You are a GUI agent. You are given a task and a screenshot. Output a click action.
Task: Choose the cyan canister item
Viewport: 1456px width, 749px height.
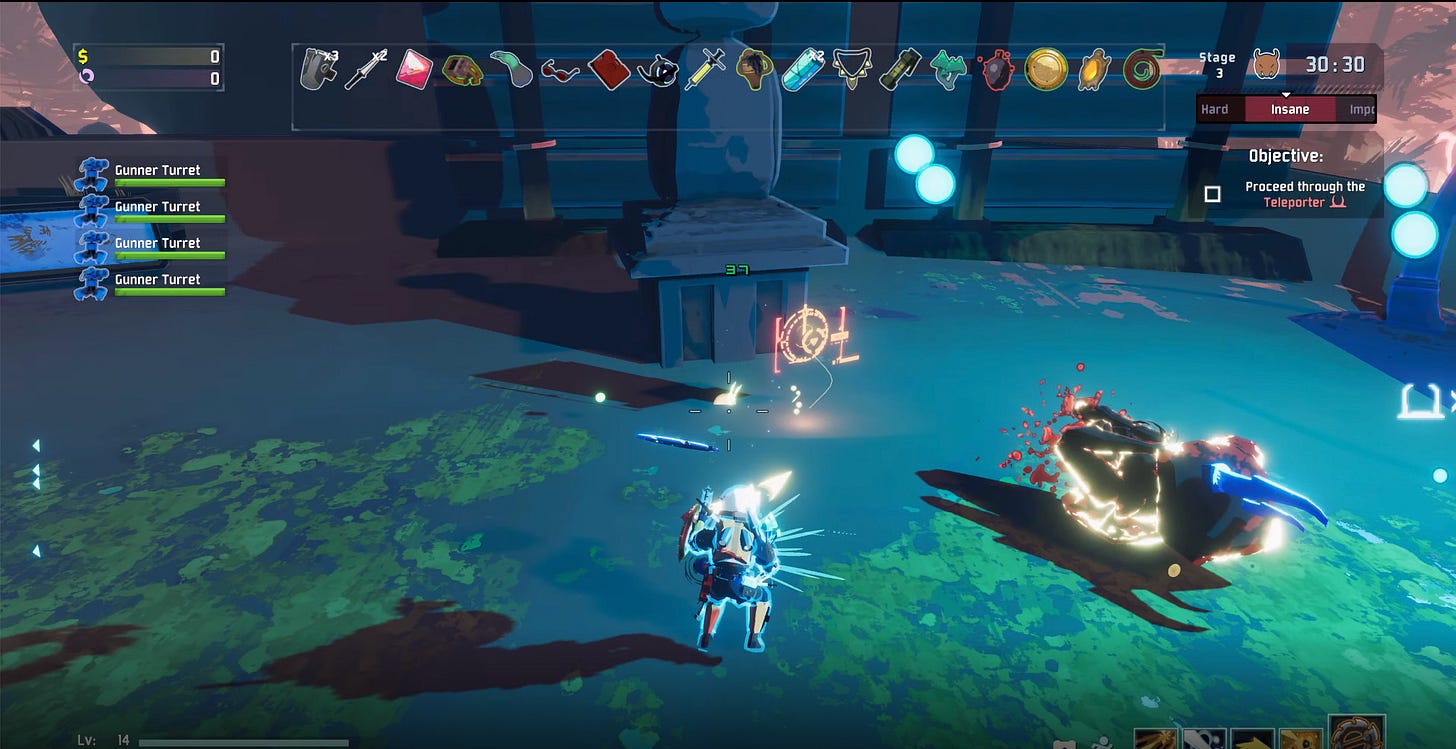[802, 70]
